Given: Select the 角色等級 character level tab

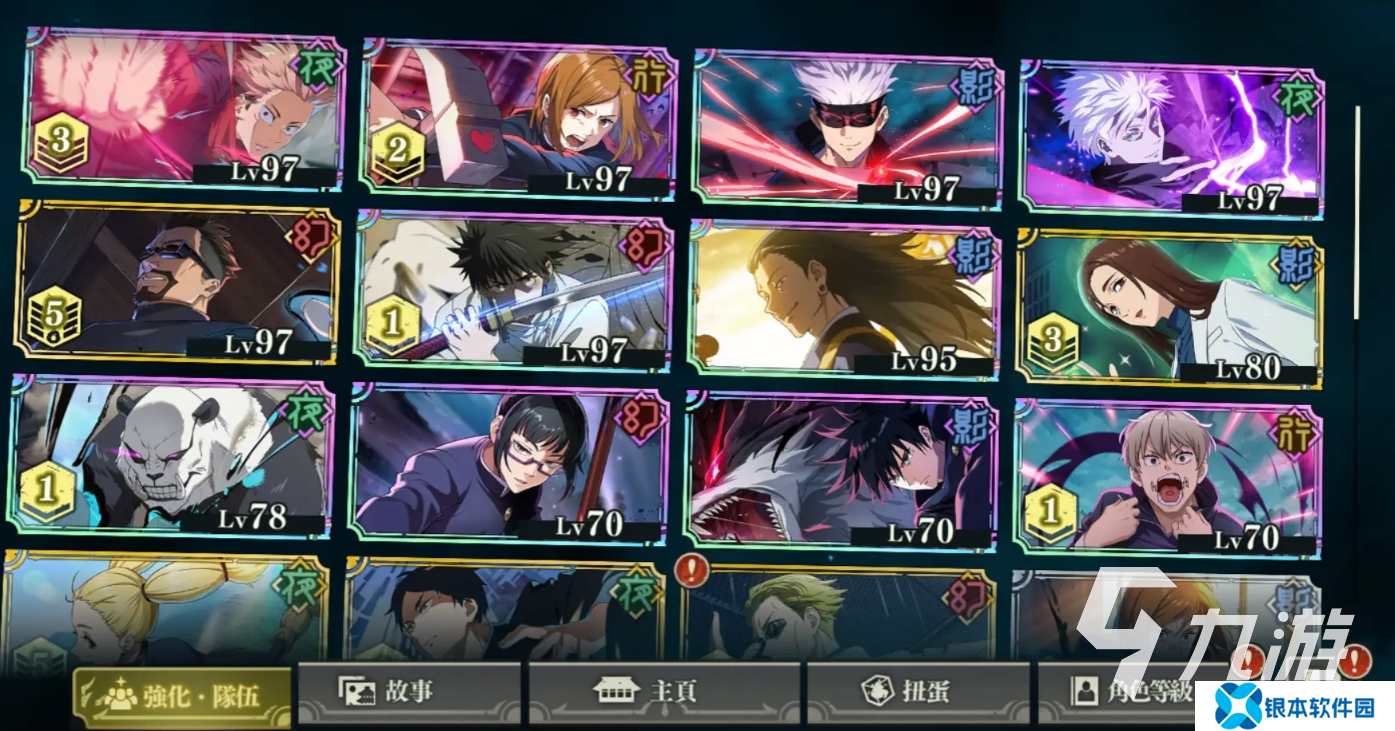Looking at the screenshot, I should pos(1120,691).
